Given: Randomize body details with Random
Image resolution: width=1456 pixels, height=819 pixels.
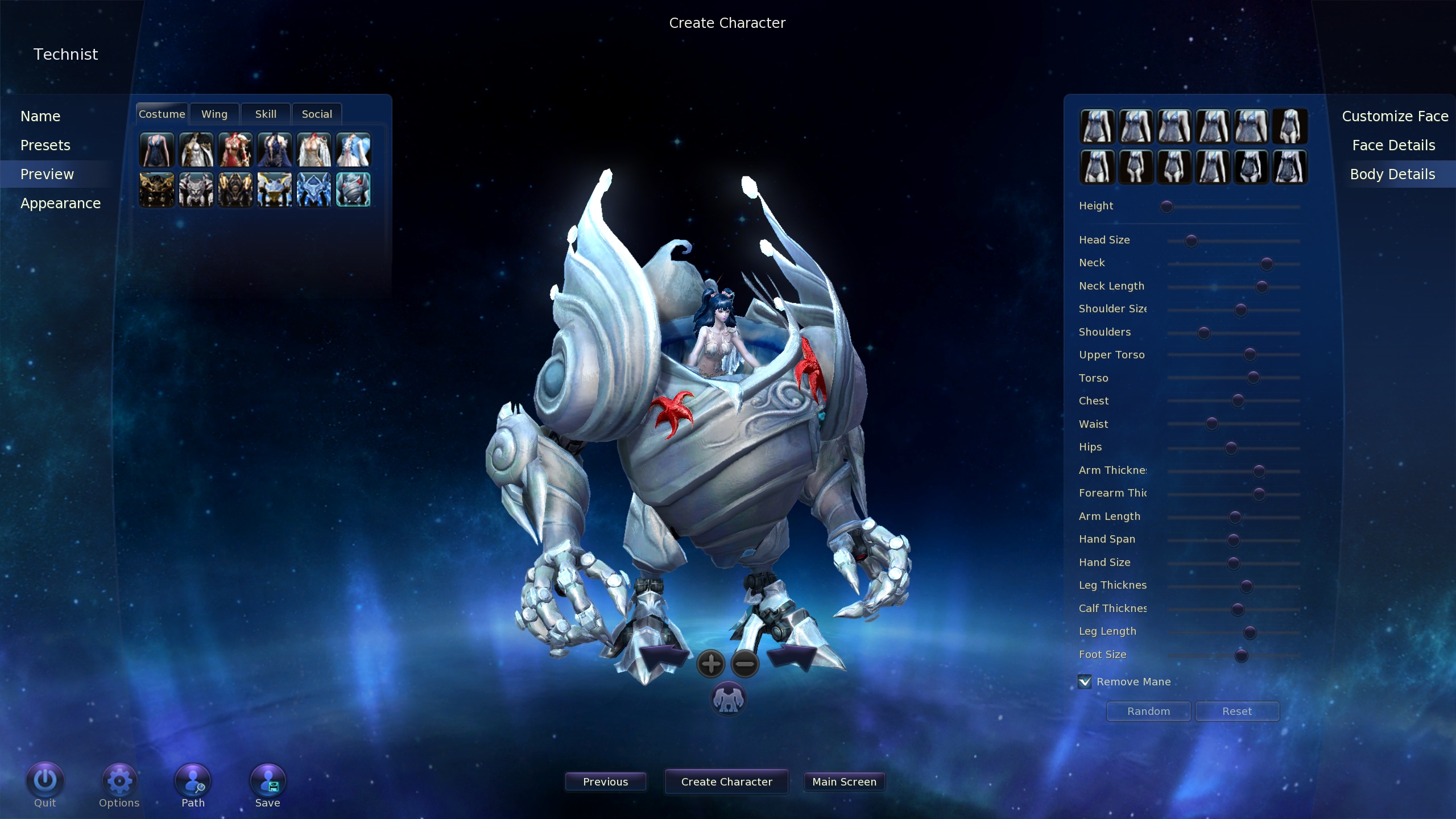Looking at the screenshot, I should (1148, 712).
